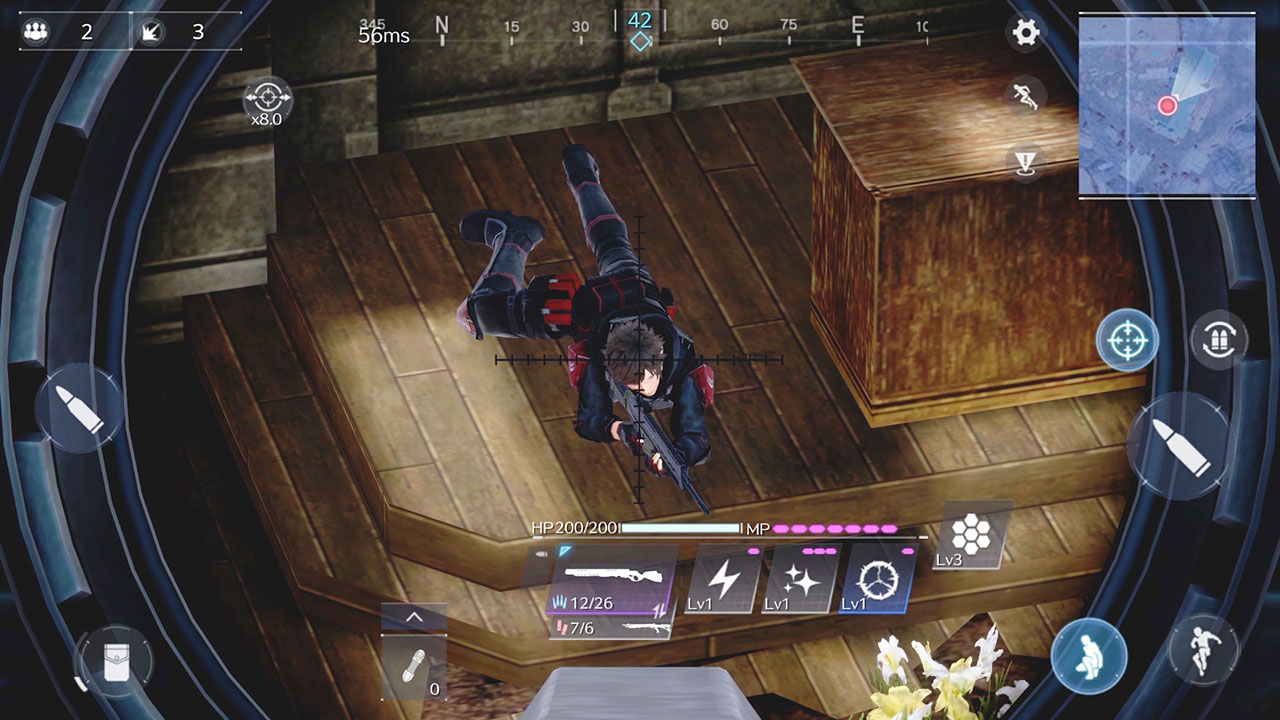Tap the minimap to expand it
The height and width of the screenshot is (720, 1280).
pos(1167,107)
